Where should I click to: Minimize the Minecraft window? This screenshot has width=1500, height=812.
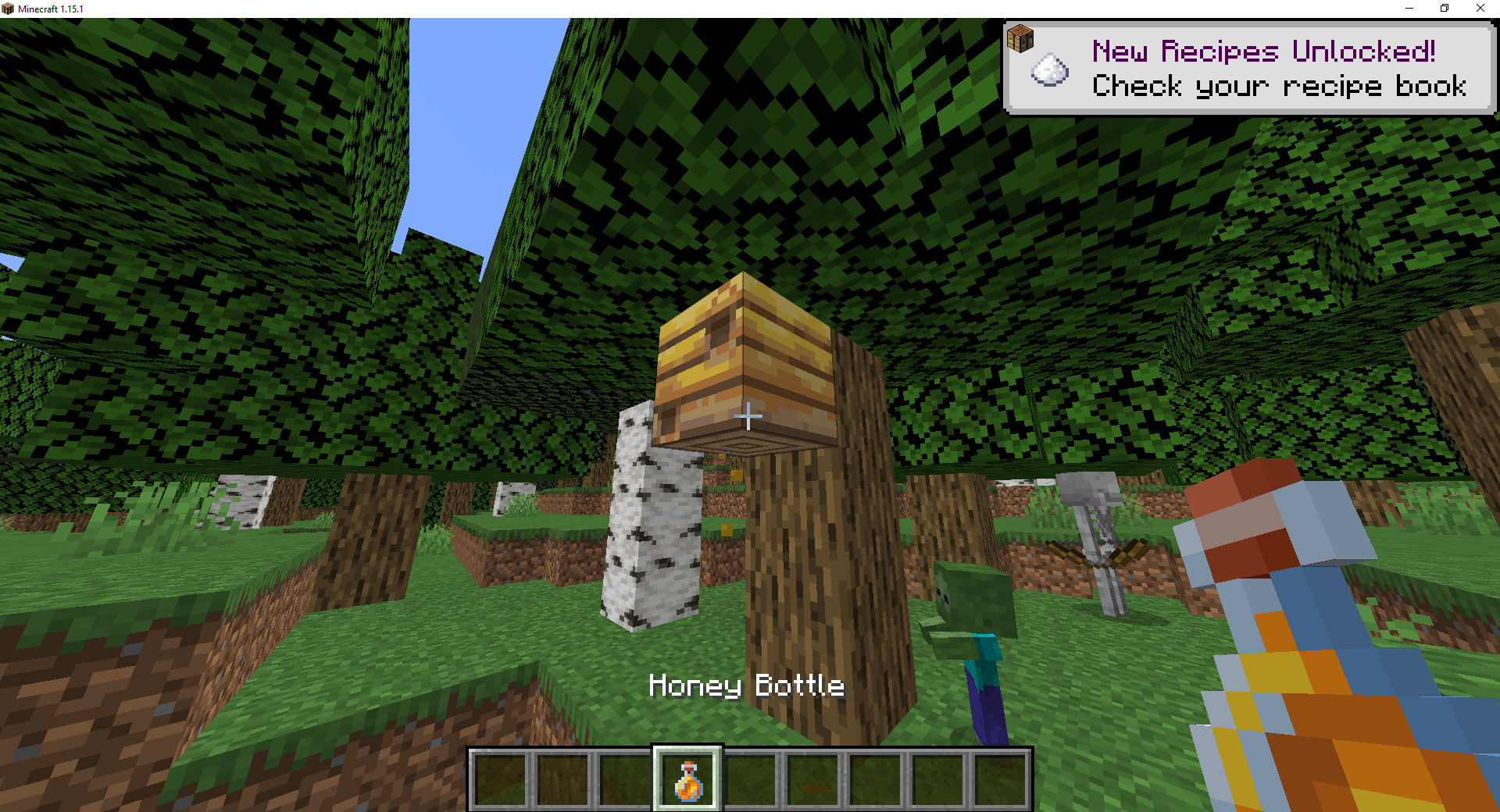1409,9
